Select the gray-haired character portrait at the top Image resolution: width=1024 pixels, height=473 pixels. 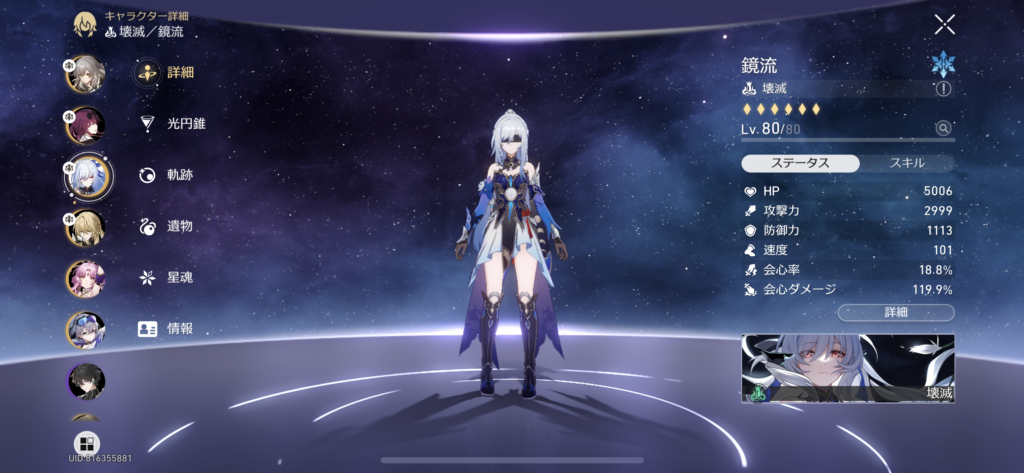[85, 73]
